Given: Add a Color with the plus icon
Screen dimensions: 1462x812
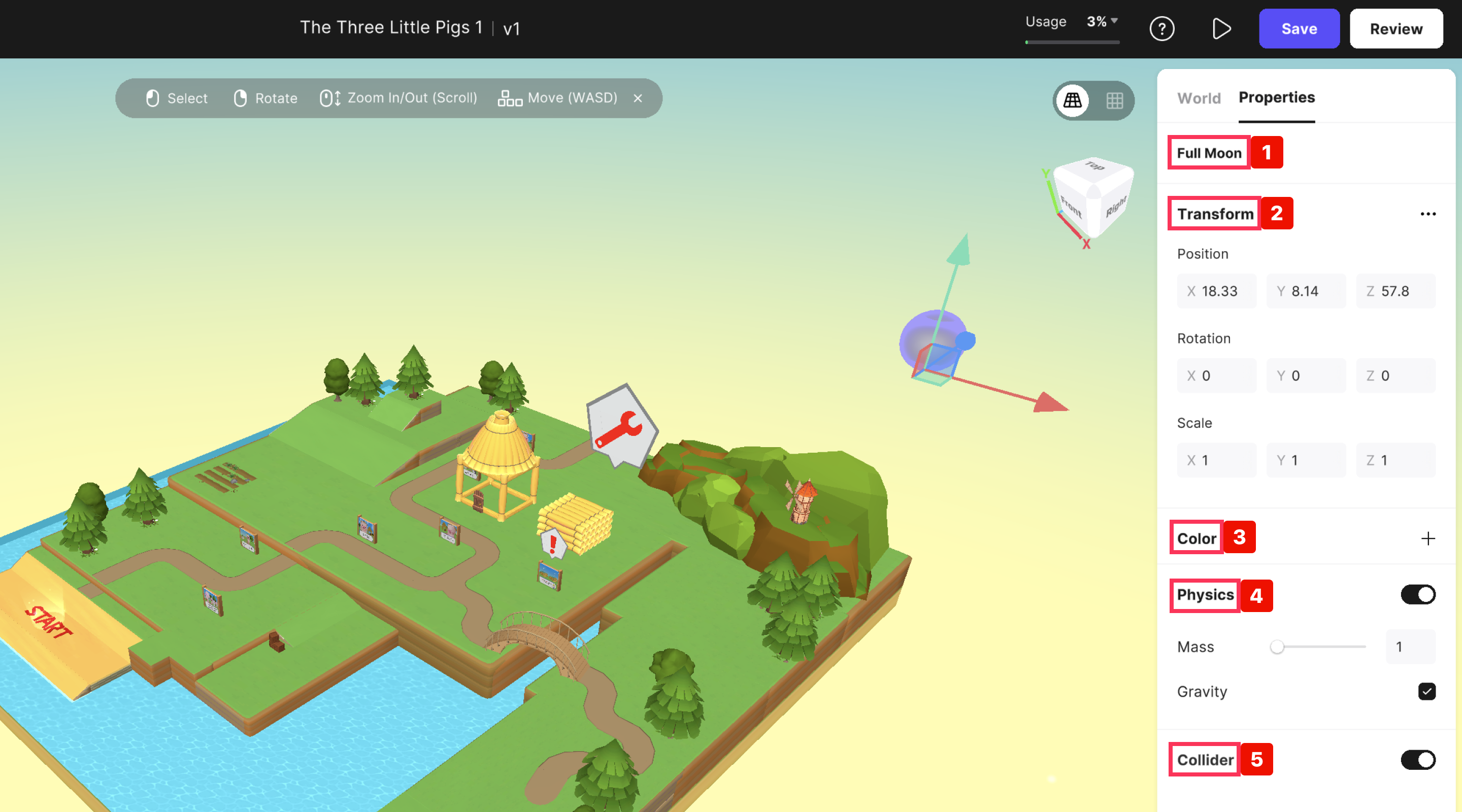Looking at the screenshot, I should (x=1428, y=538).
